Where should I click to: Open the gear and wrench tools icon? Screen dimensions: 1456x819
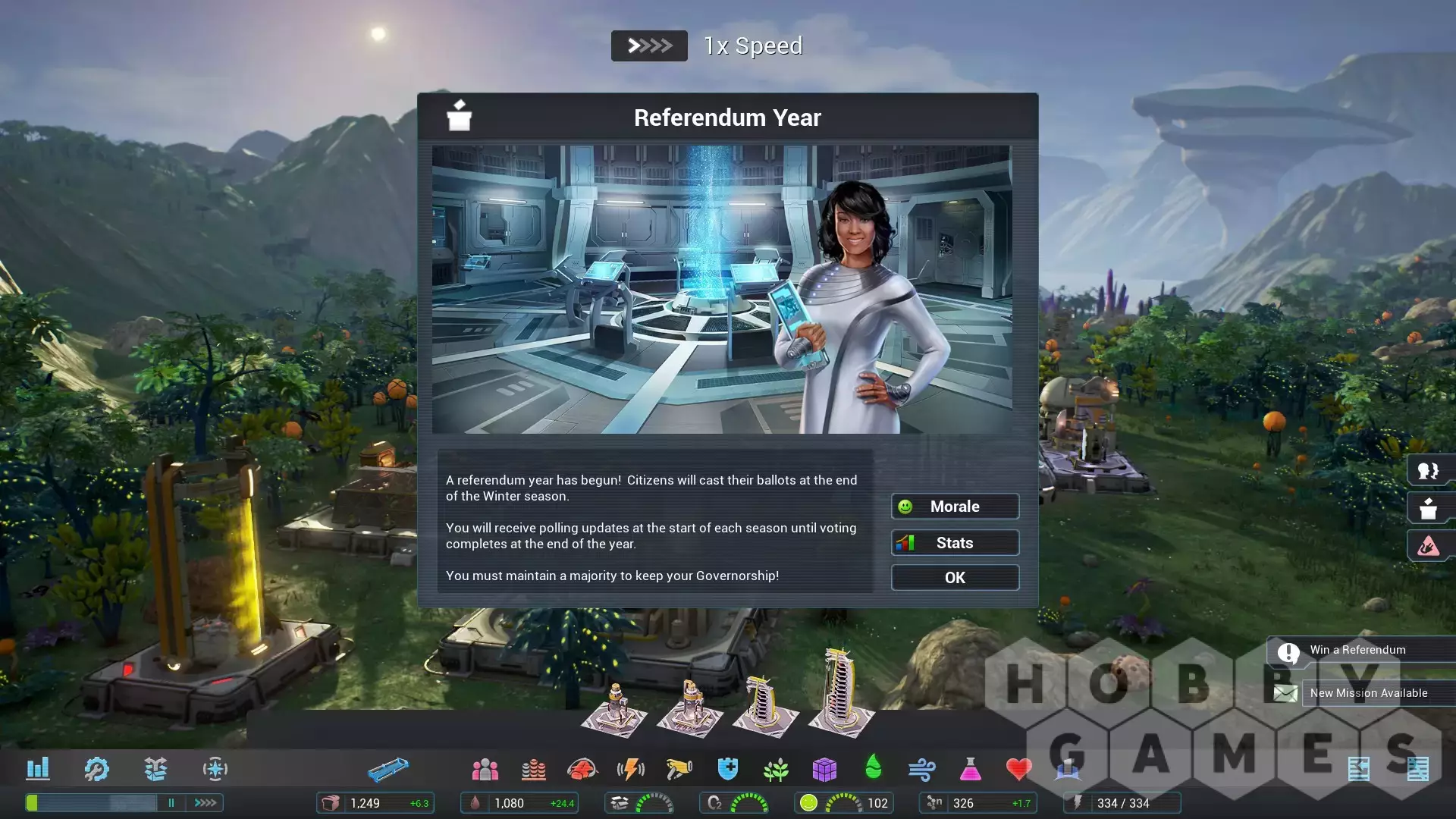(96, 769)
